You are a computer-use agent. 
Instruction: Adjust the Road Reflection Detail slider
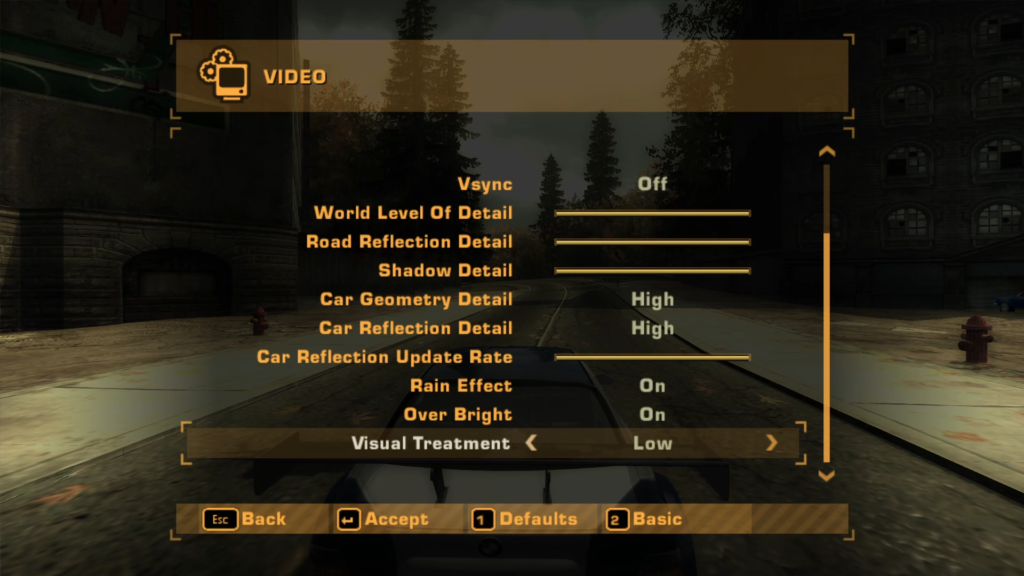click(652, 242)
